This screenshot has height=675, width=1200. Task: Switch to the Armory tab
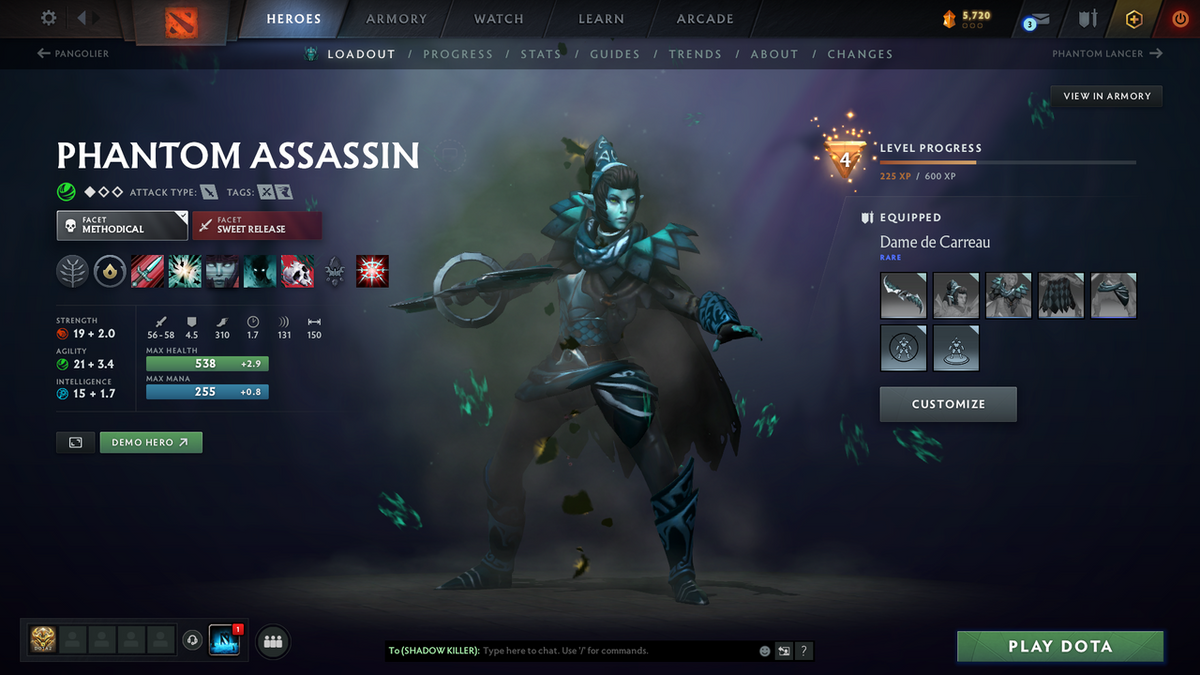click(394, 19)
